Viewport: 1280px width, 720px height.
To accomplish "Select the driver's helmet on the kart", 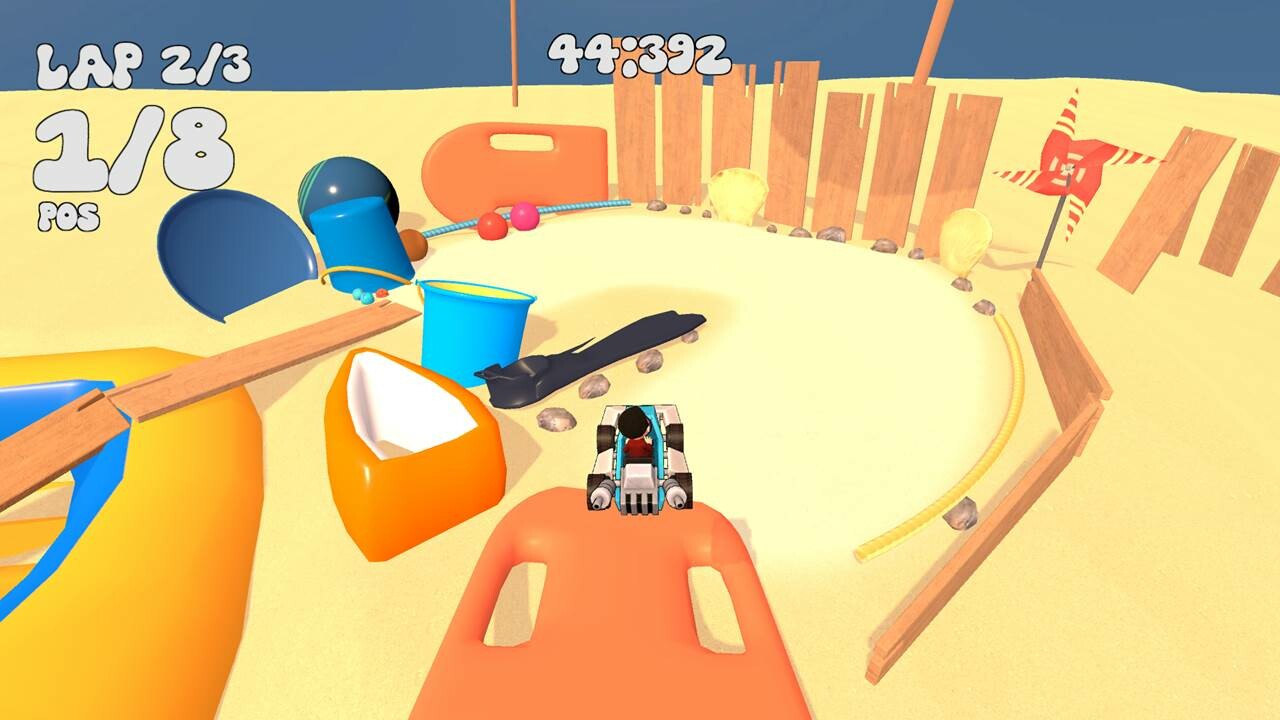I will 633,420.
